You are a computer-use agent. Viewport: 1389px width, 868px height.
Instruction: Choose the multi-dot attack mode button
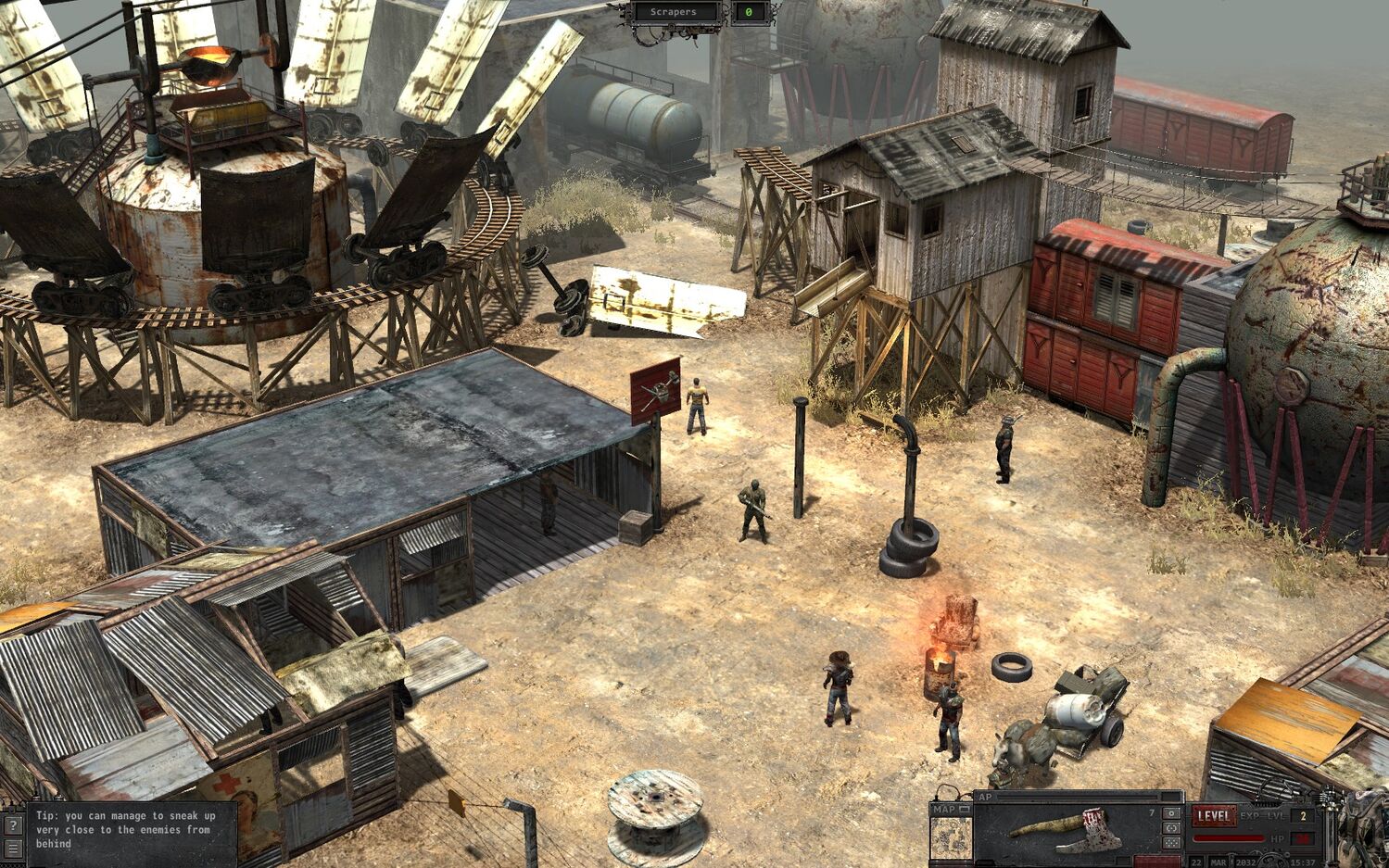pyautogui.click(x=1171, y=843)
